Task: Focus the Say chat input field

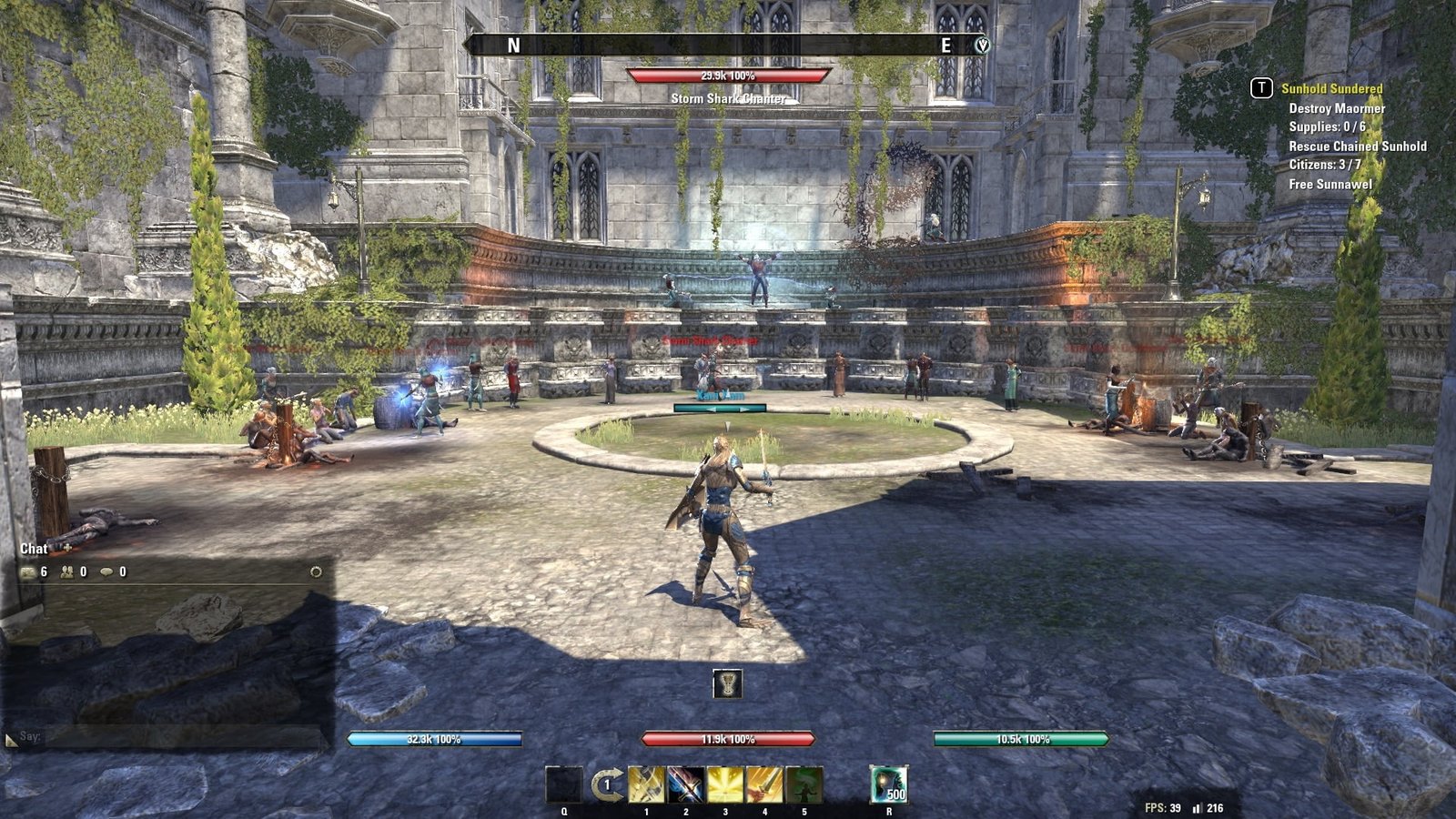Action: 182,737
